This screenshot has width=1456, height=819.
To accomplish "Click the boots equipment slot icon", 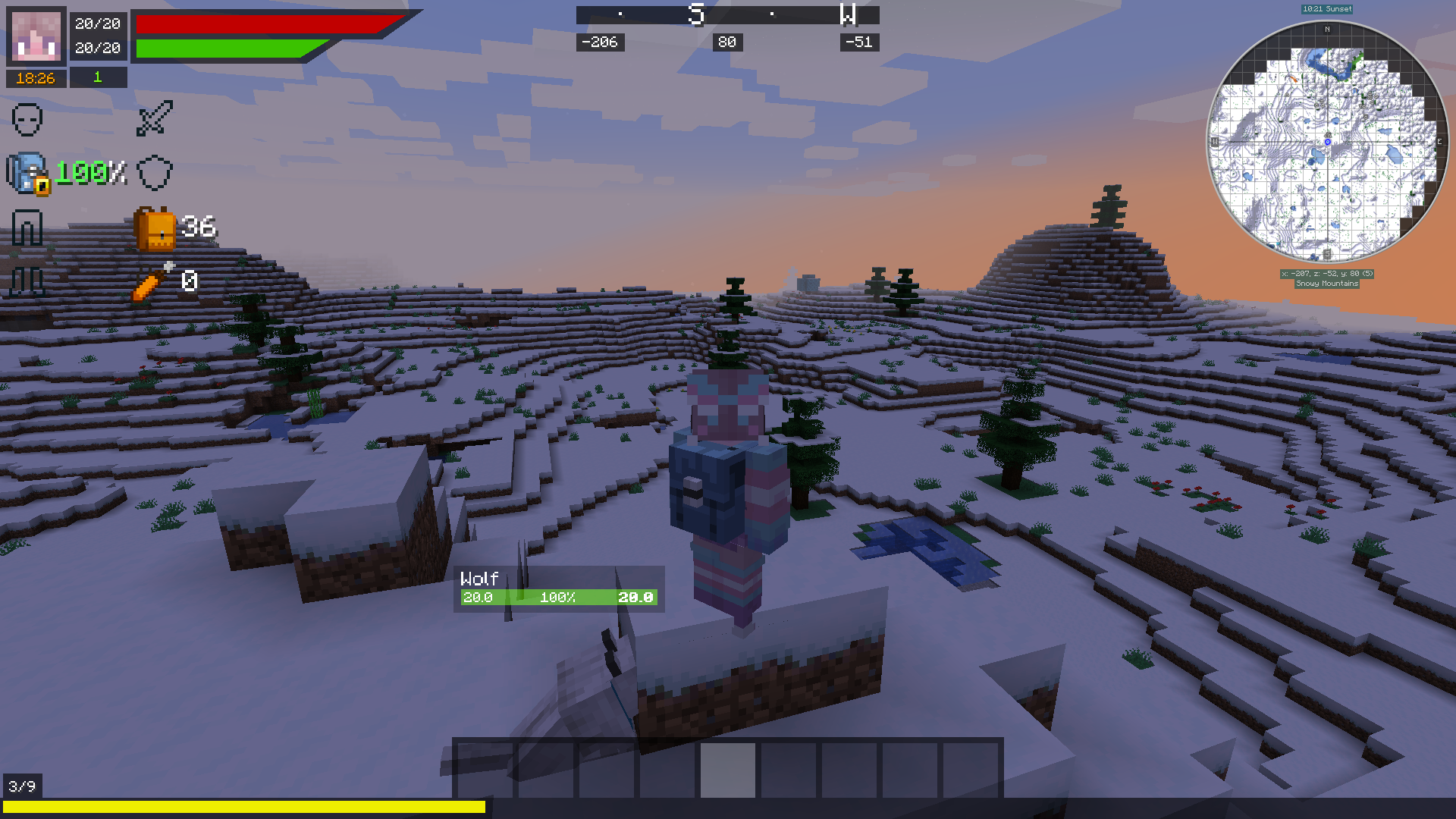I will (28, 279).
